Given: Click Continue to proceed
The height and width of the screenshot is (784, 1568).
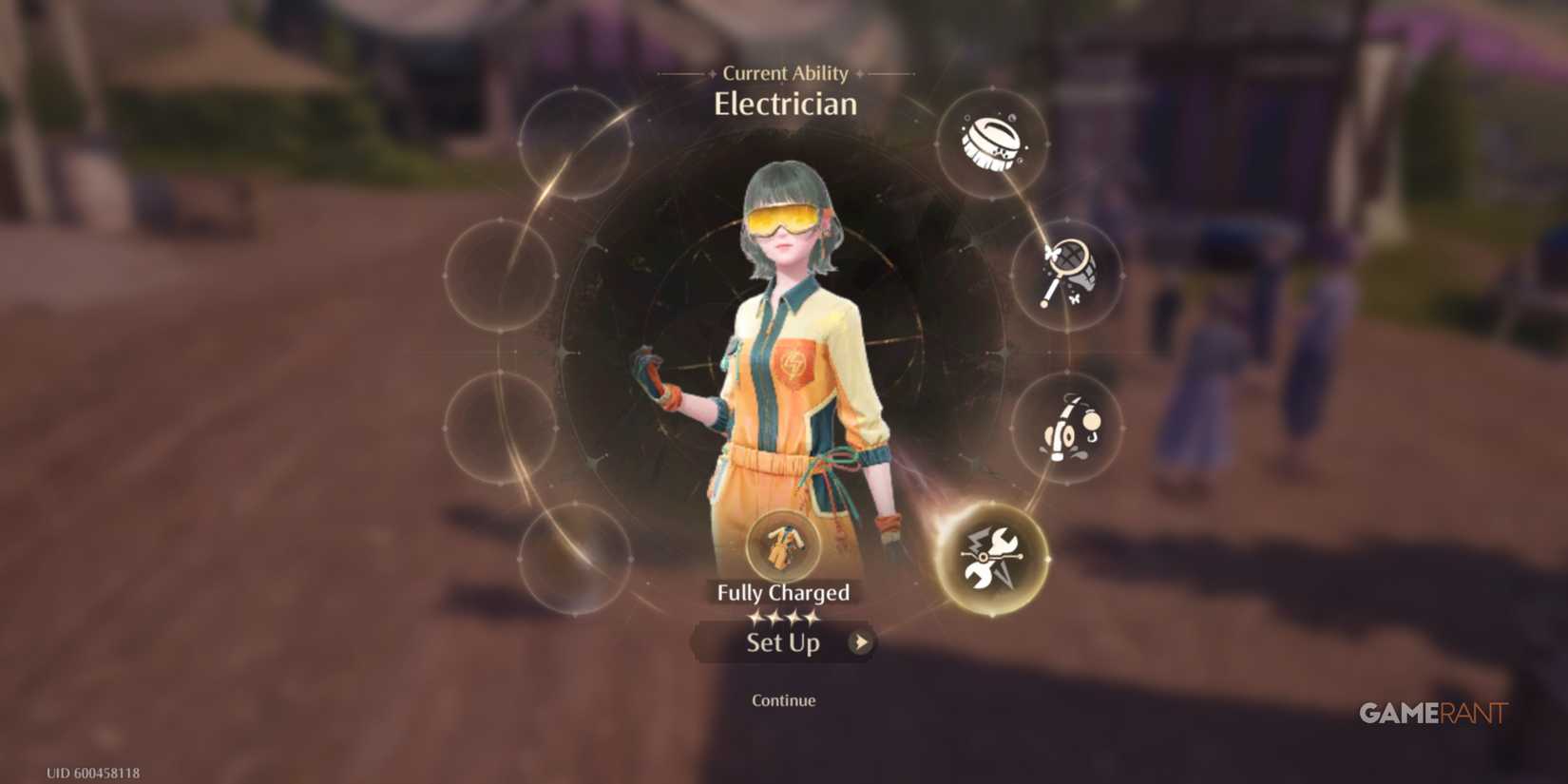Looking at the screenshot, I should (782, 700).
